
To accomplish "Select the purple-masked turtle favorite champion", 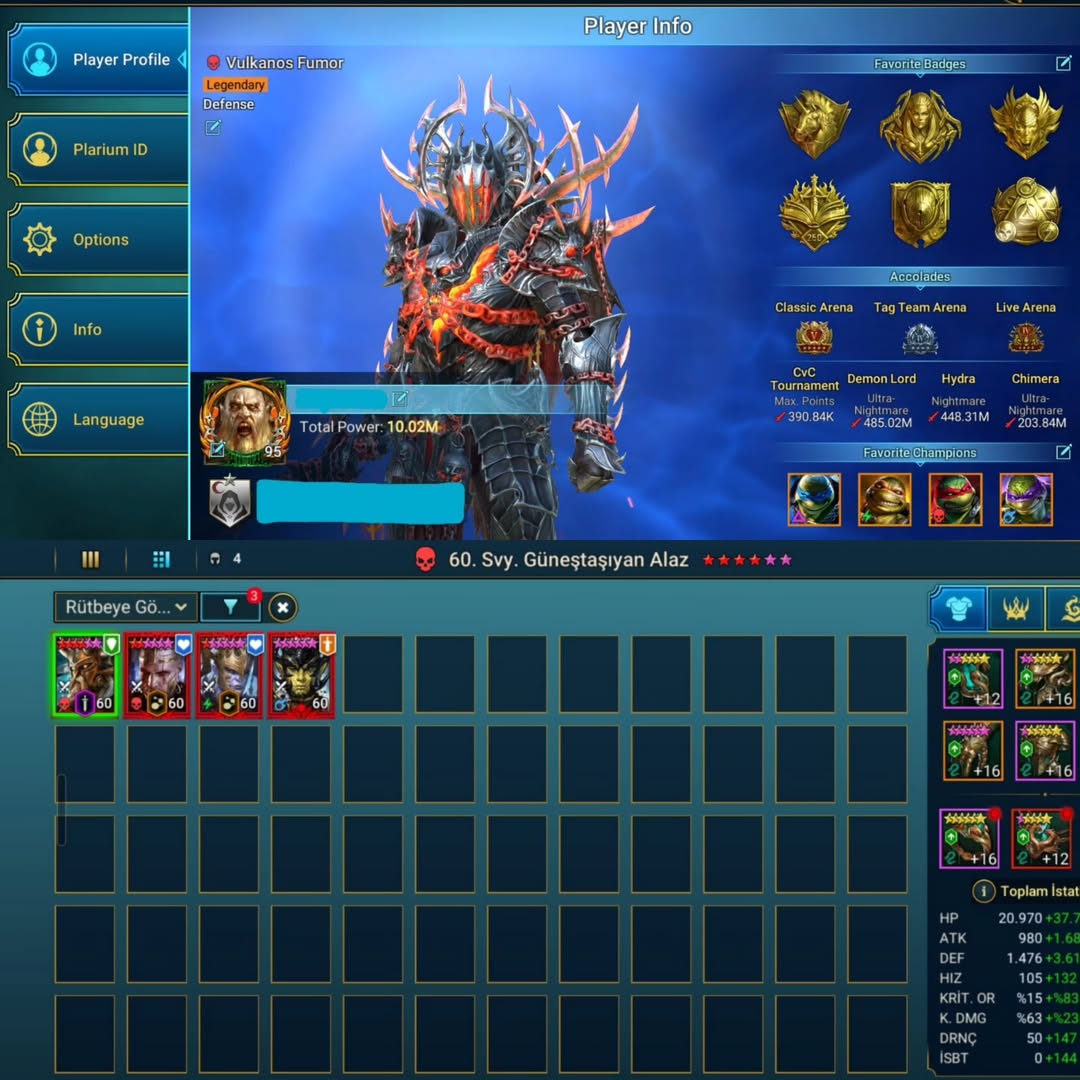I will (x=1025, y=499).
